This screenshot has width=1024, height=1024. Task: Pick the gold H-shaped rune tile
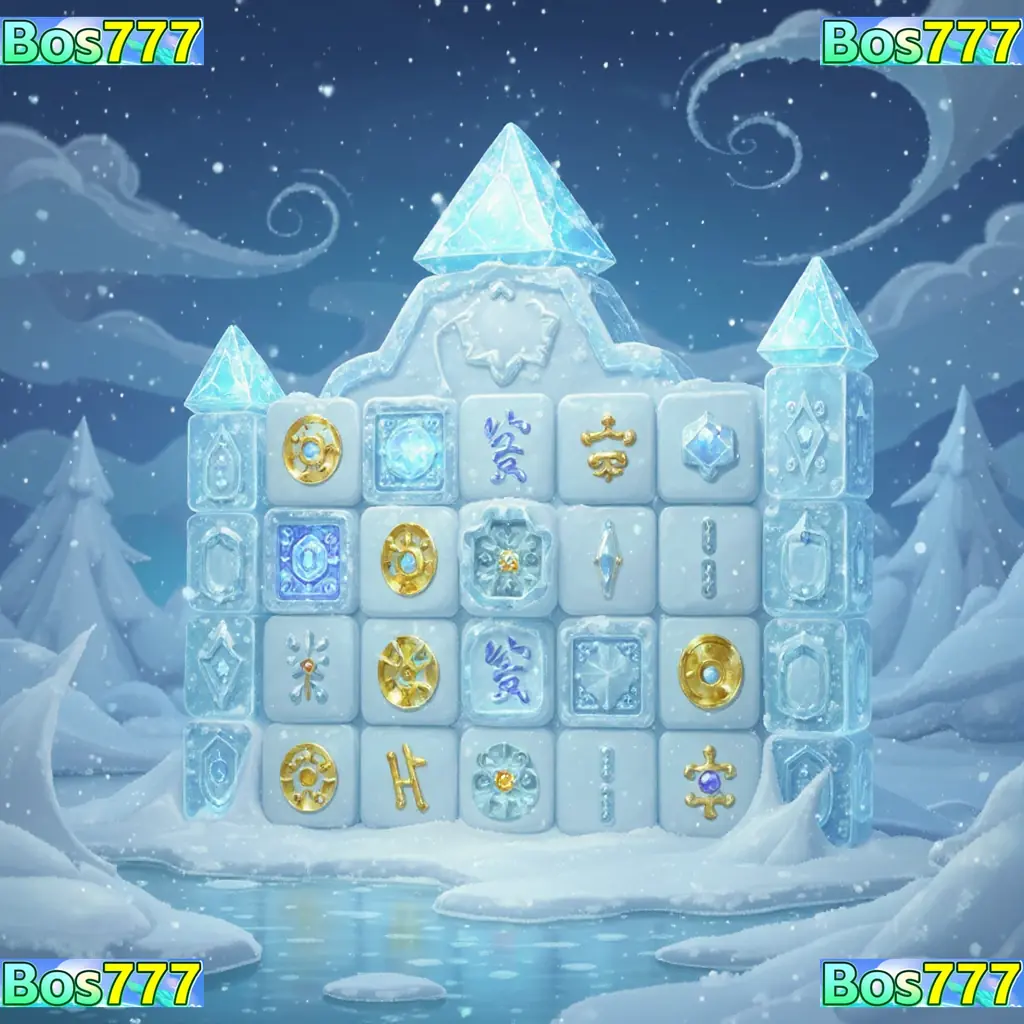click(x=408, y=777)
